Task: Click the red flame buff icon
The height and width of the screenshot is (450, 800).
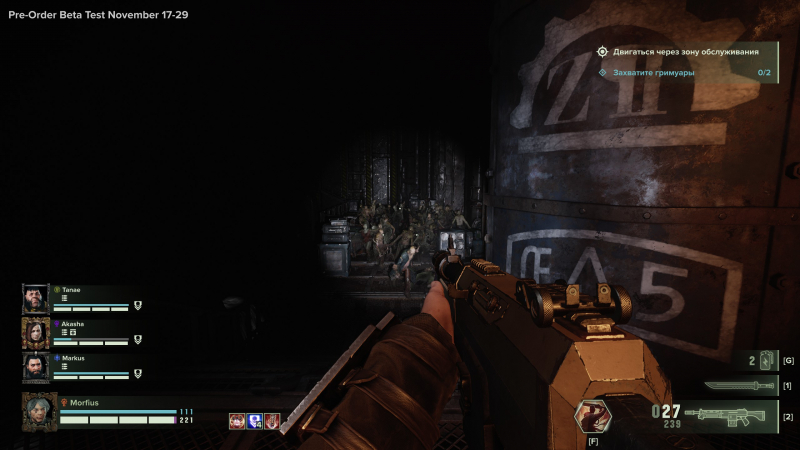Action: (271, 421)
